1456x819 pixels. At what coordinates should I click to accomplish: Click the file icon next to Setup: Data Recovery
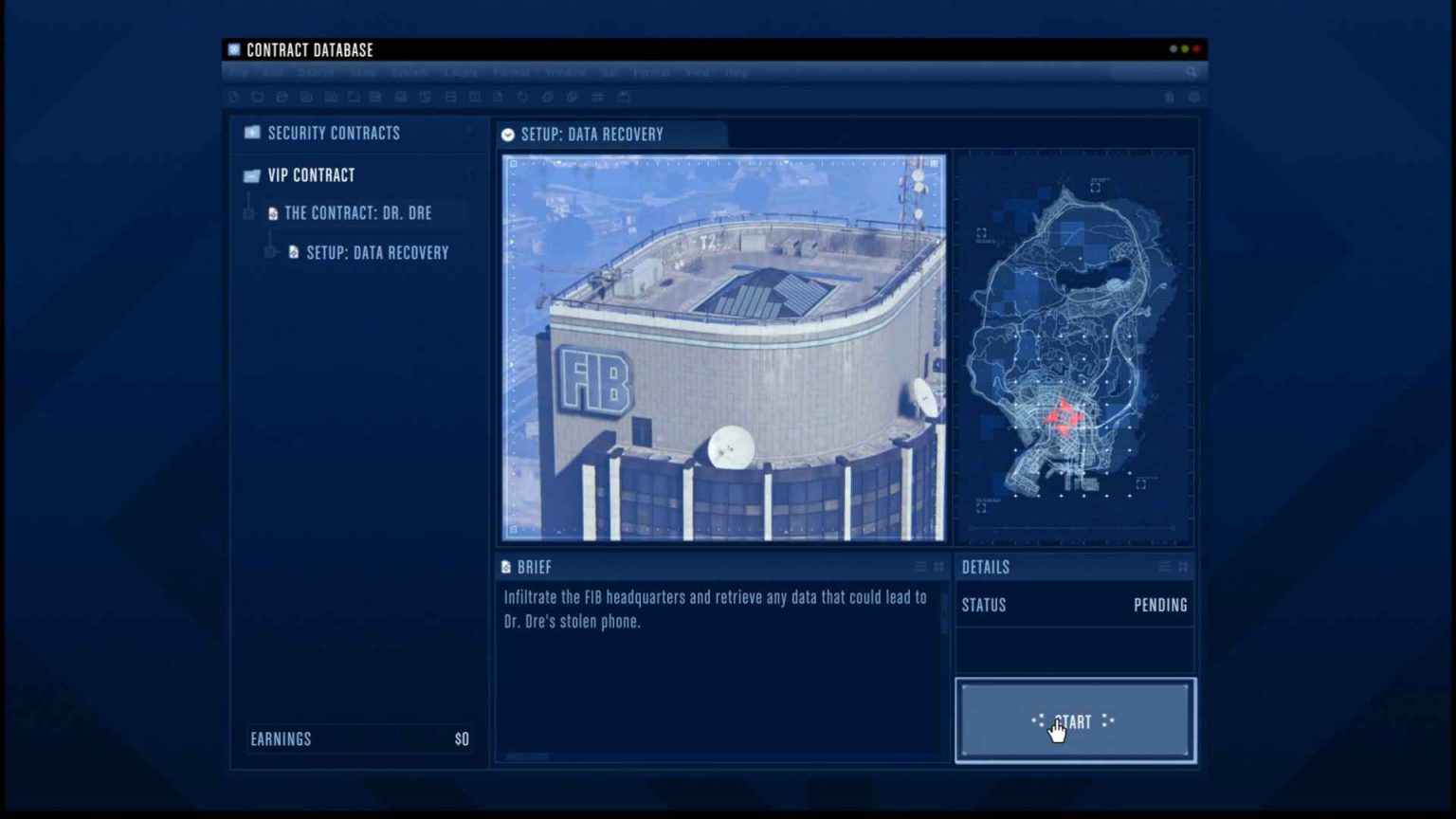coord(293,252)
